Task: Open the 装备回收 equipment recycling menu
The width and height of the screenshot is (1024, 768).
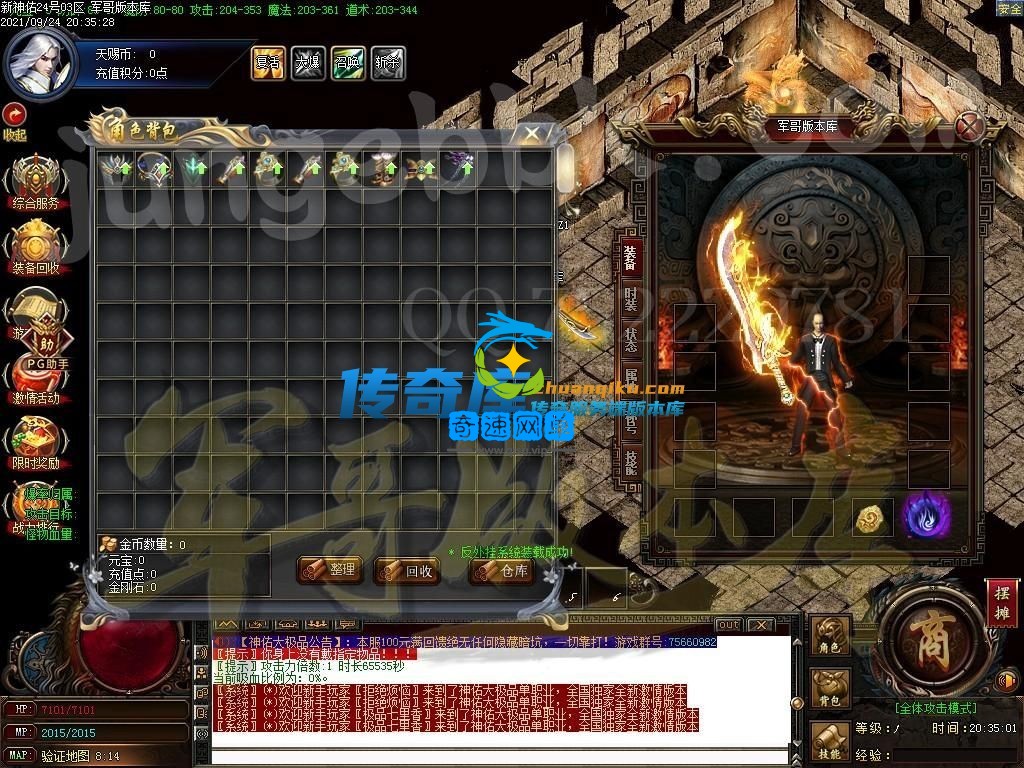Action: click(x=36, y=247)
